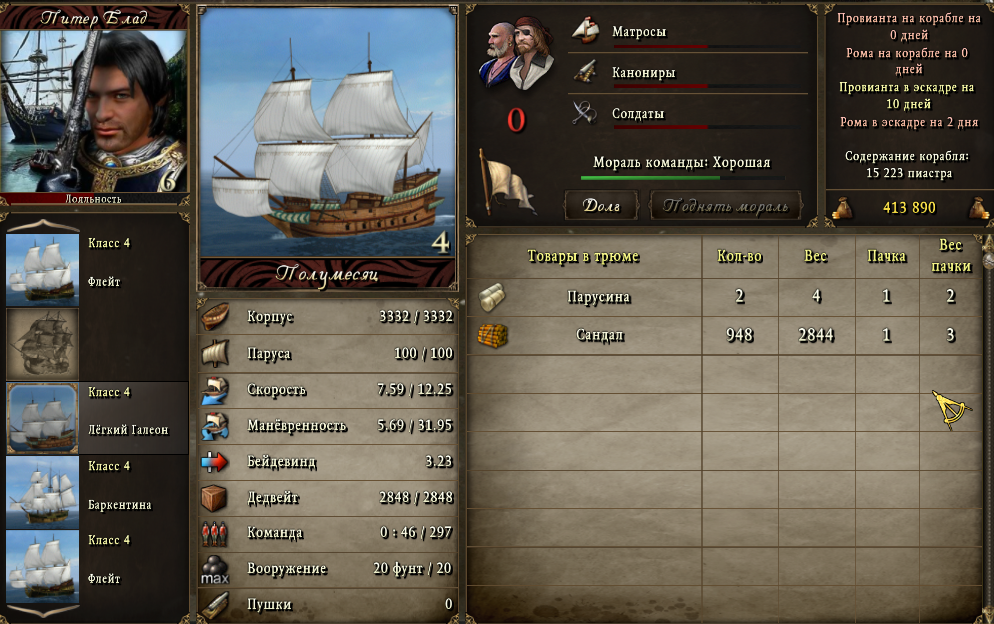Choose the Баркентина ship from the squadron list

[97, 492]
